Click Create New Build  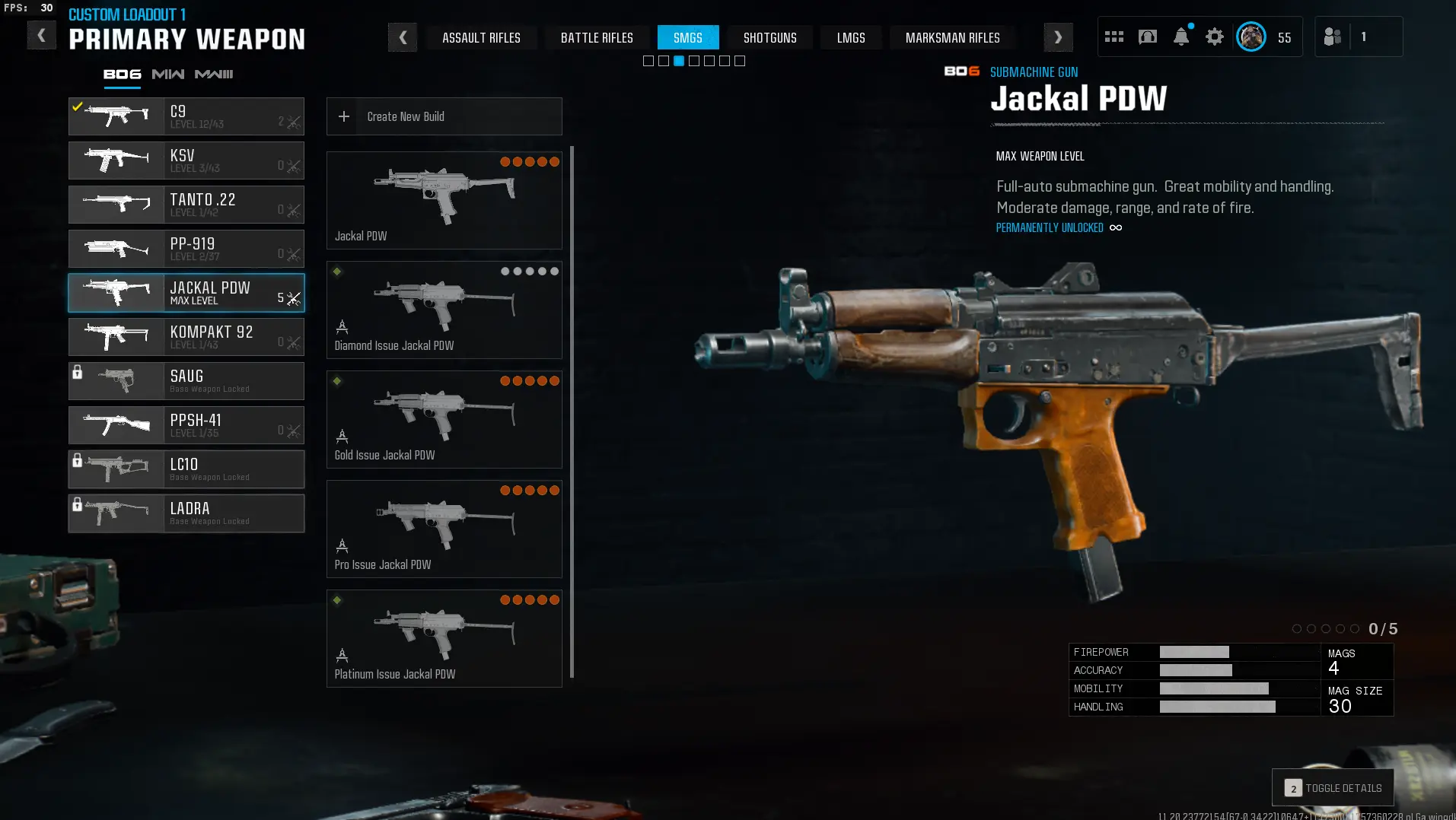[x=444, y=116]
